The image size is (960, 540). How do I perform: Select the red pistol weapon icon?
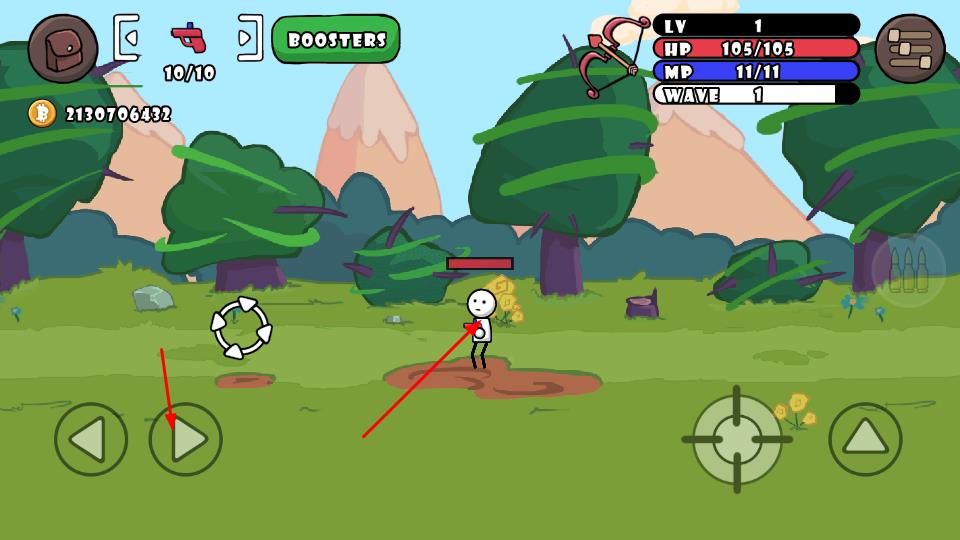coord(188,38)
